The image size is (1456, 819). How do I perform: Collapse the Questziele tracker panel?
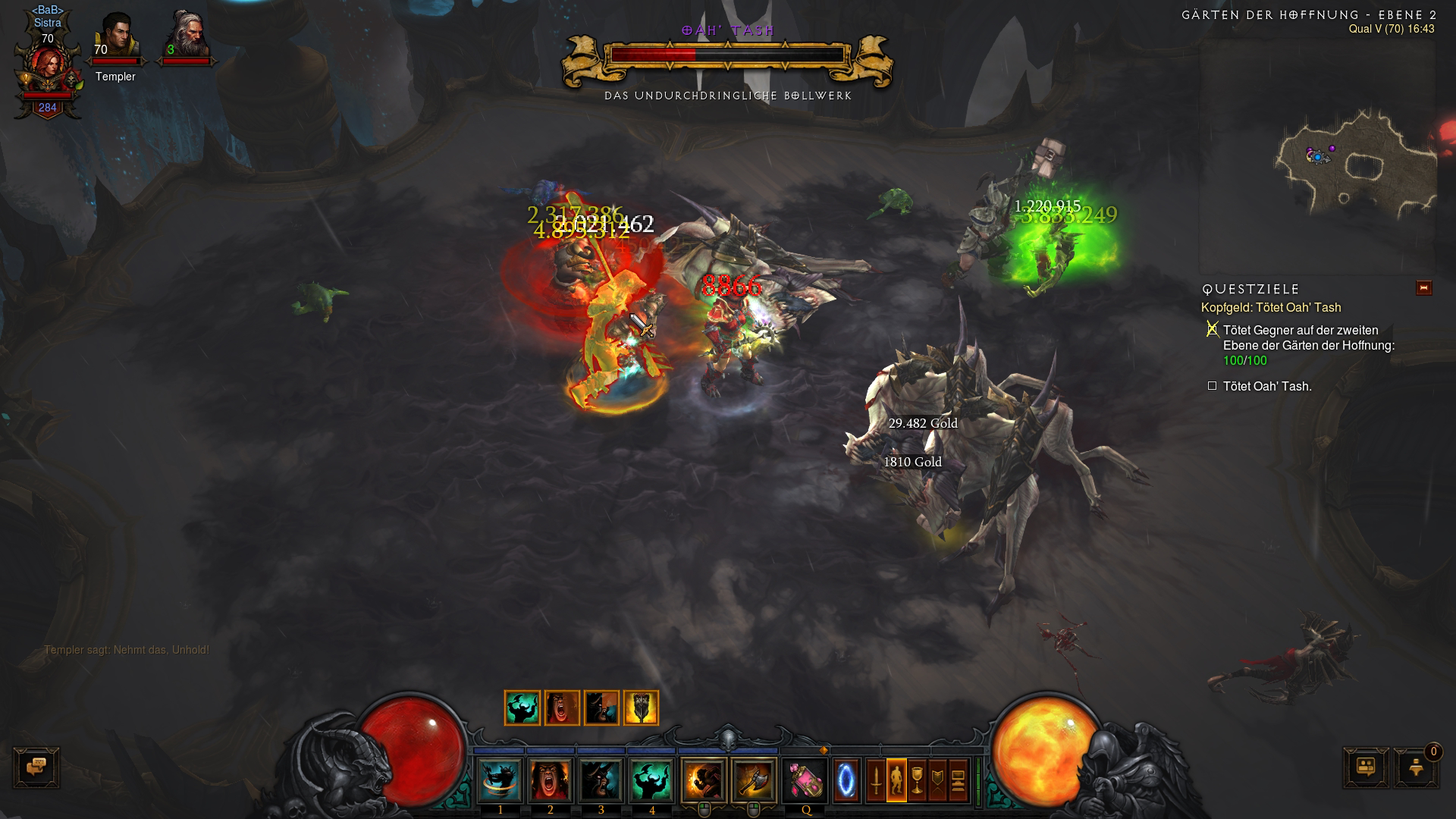[1423, 288]
